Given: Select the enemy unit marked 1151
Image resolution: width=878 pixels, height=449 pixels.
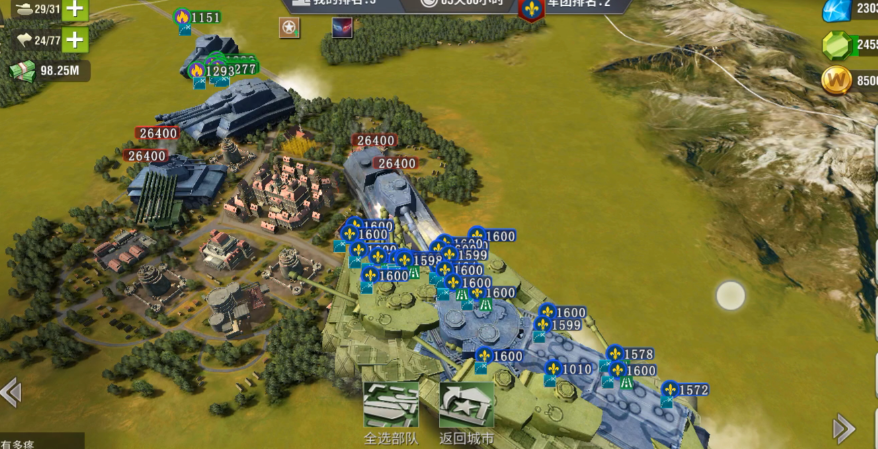Looking at the screenshot, I should 198,18.
